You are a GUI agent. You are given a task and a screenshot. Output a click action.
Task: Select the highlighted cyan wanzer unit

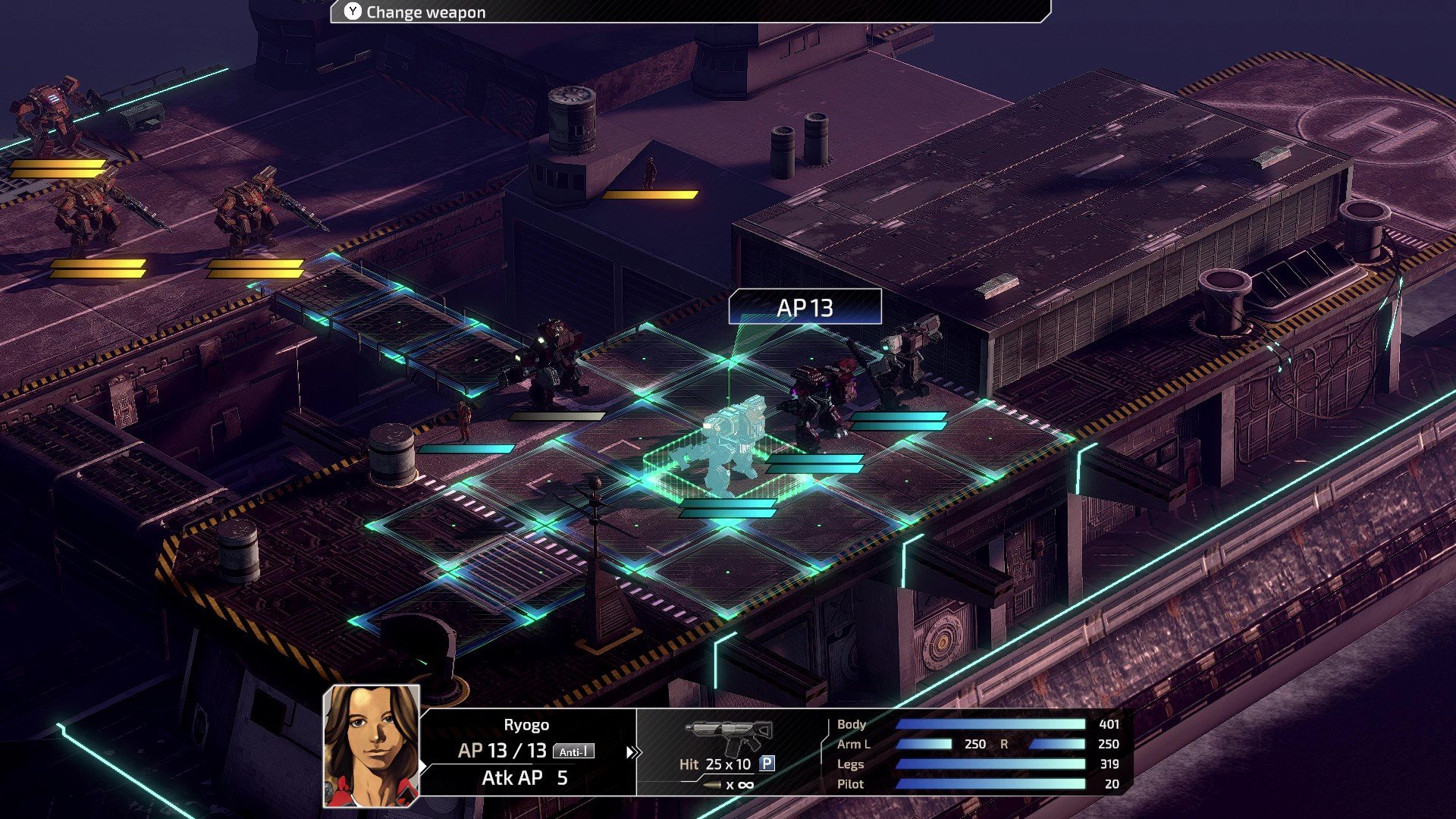[x=723, y=447]
